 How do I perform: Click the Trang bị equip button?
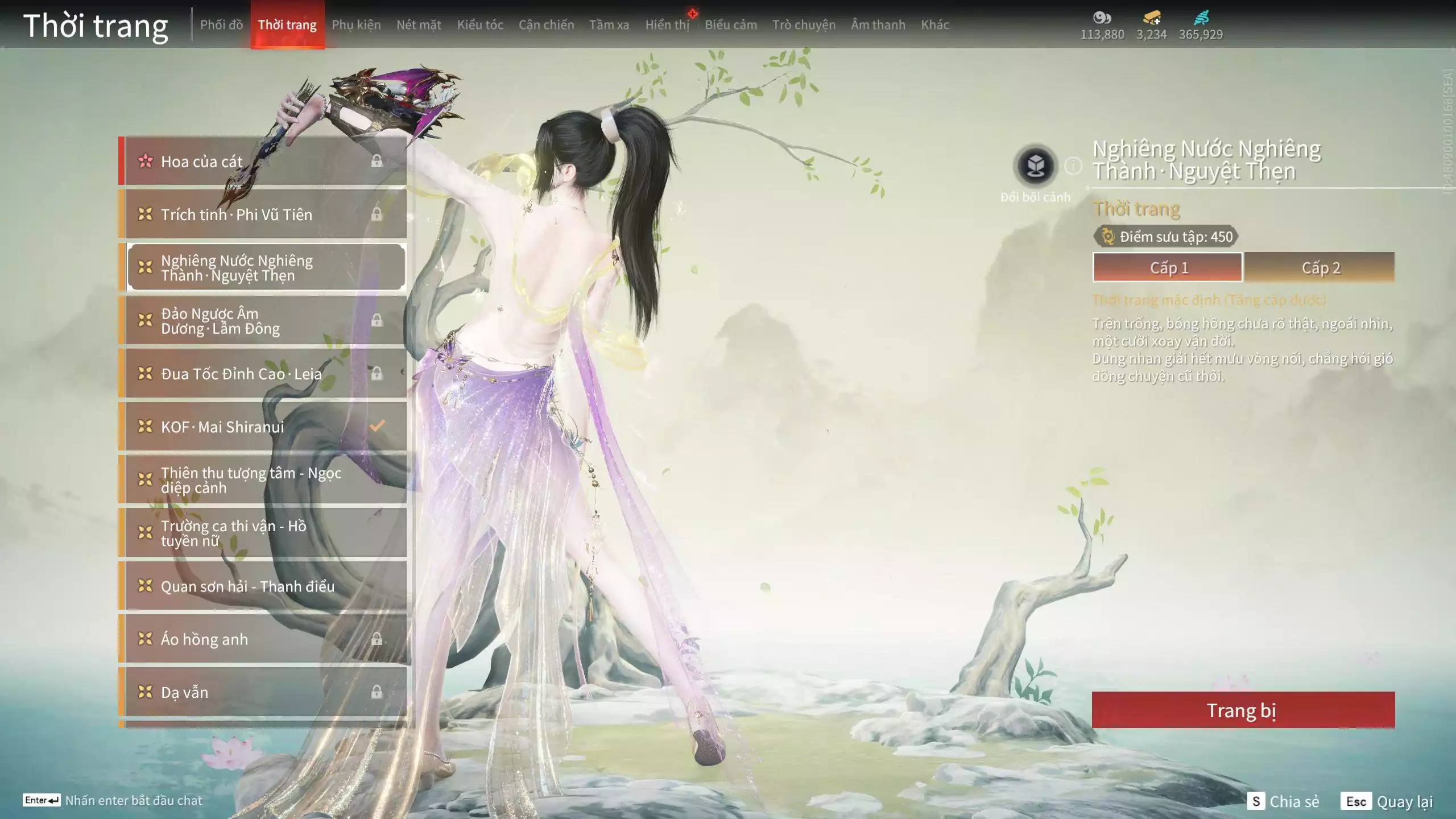tap(1243, 710)
